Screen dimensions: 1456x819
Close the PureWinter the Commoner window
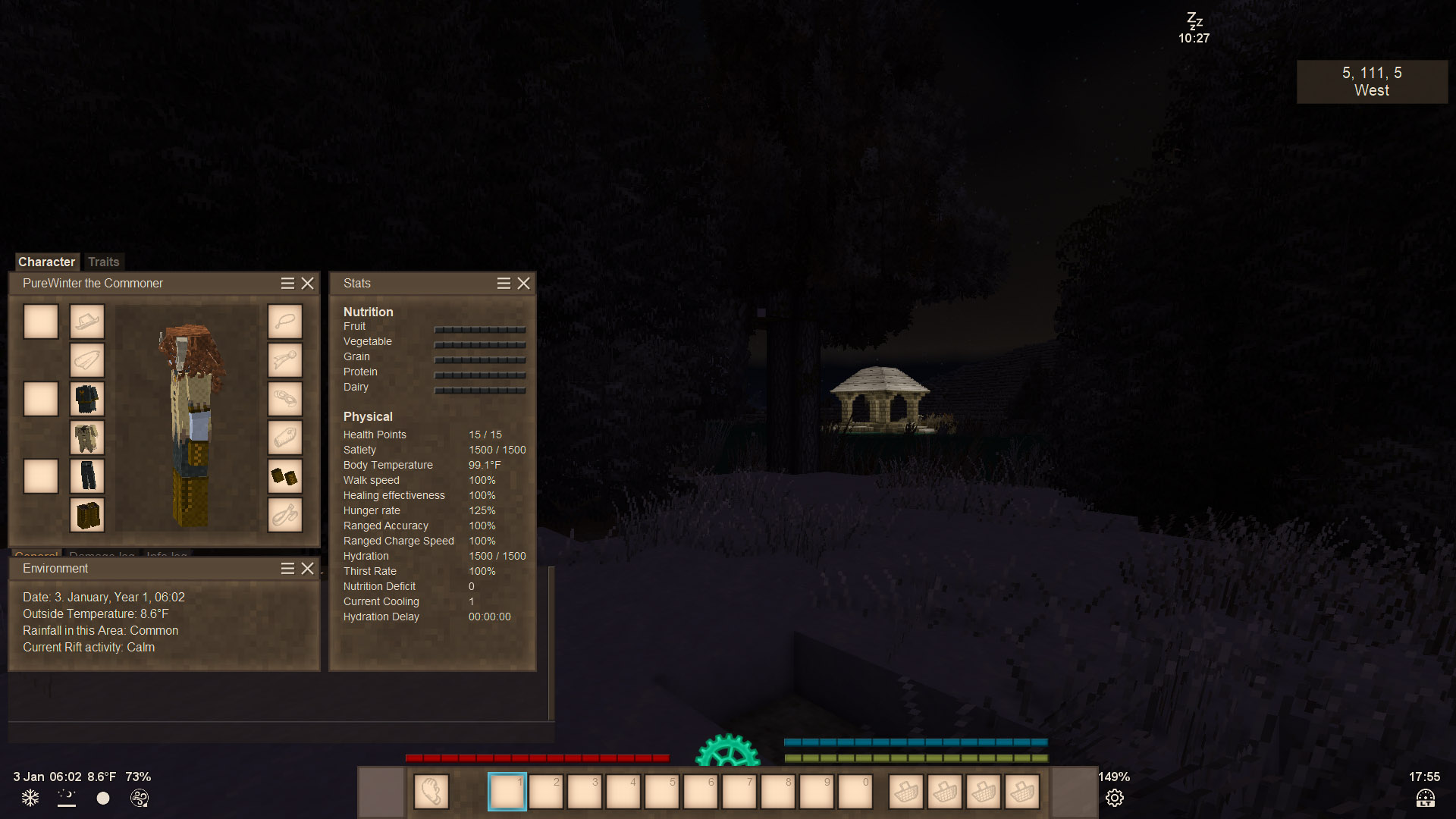pos(307,283)
